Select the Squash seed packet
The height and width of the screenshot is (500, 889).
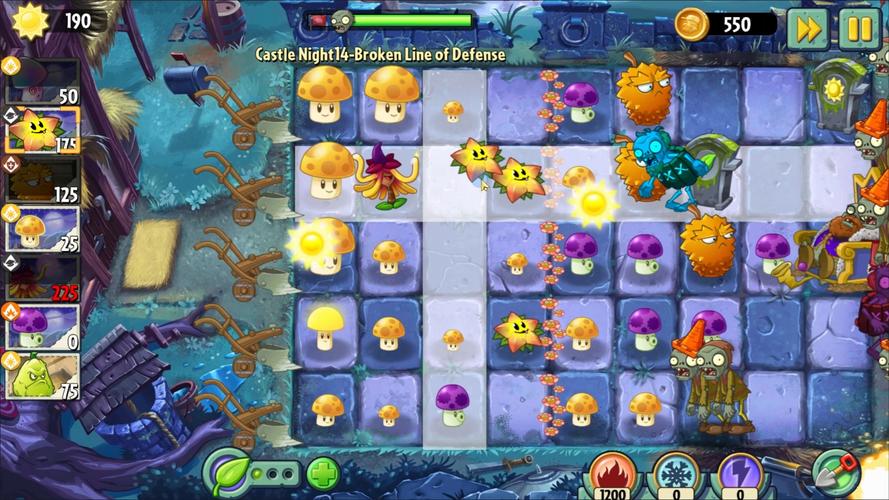coord(42,375)
